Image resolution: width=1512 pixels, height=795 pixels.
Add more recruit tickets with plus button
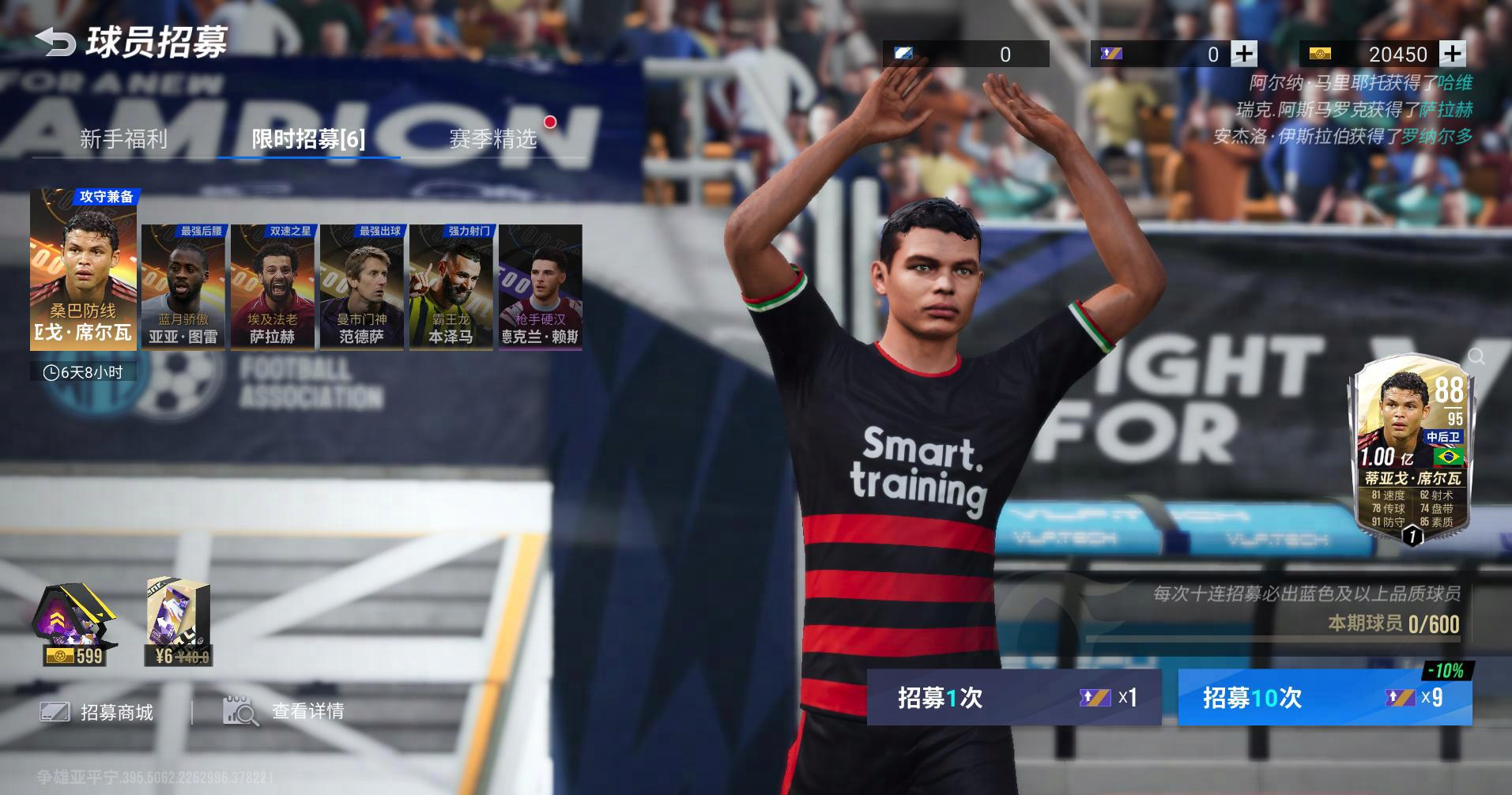point(1244,54)
